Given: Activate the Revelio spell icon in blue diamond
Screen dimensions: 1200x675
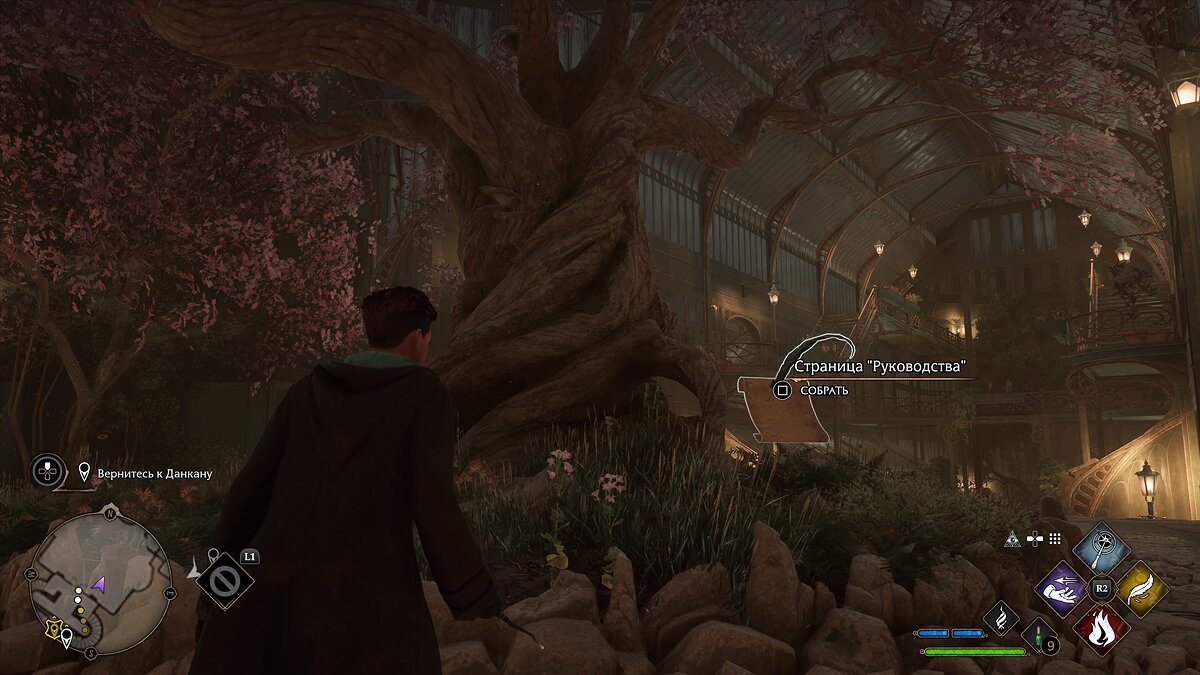Looking at the screenshot, I should click(x=1101, y=548).
